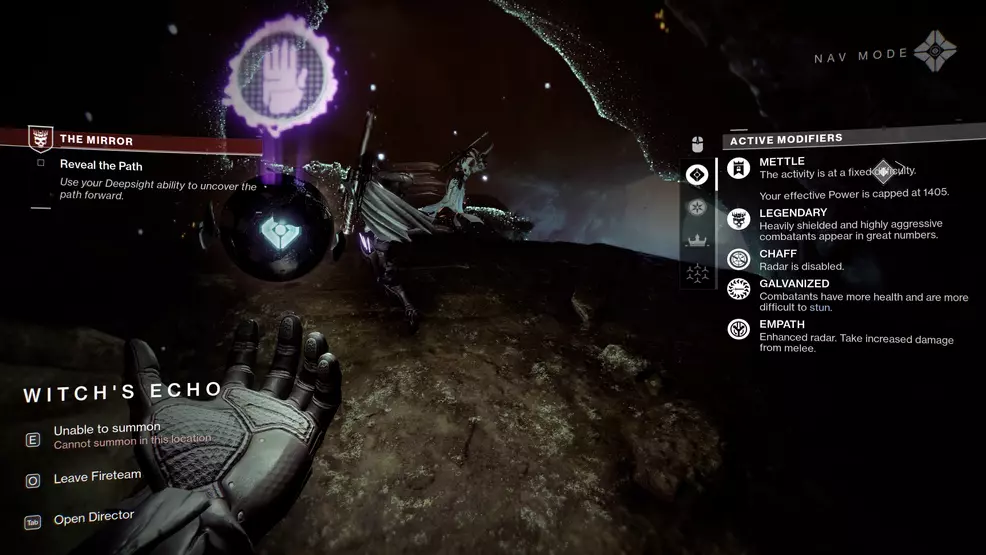Show the tab with clustered triangle symbols
Viewport: 986px width, 555px height.
tap(697, 271)
